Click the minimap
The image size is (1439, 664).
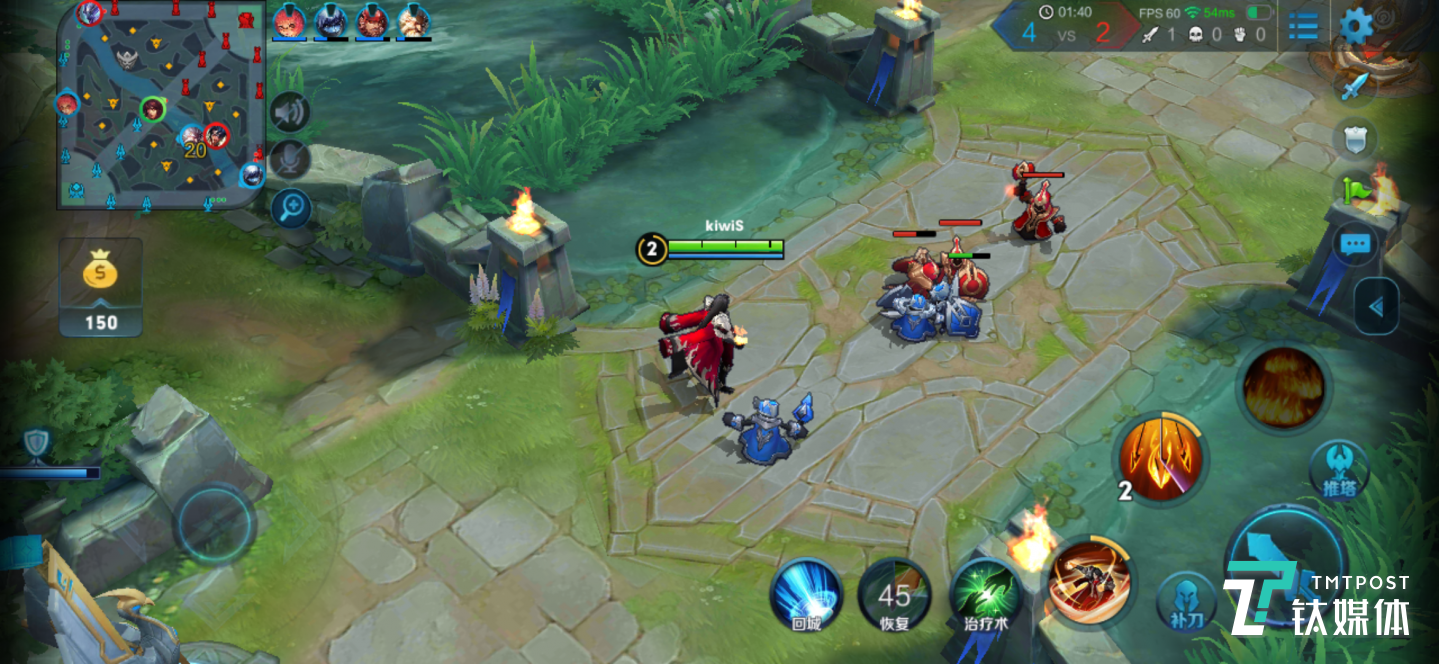click(x=161, y=104)
